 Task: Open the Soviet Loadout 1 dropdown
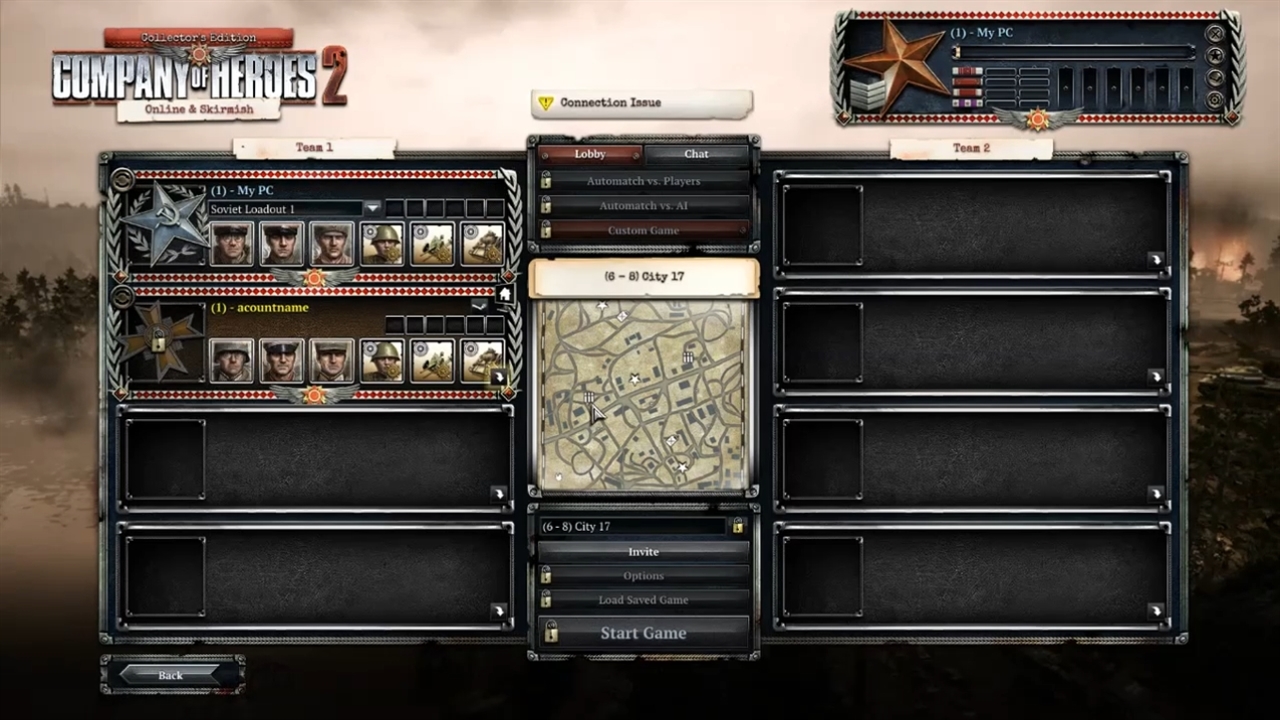[x=372, y=208]
